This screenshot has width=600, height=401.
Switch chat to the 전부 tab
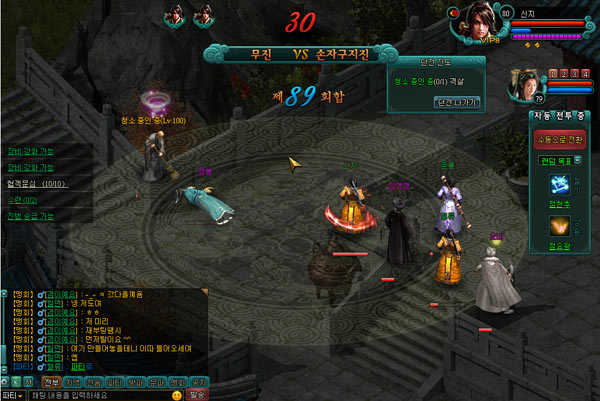click(x=52, y=381)
